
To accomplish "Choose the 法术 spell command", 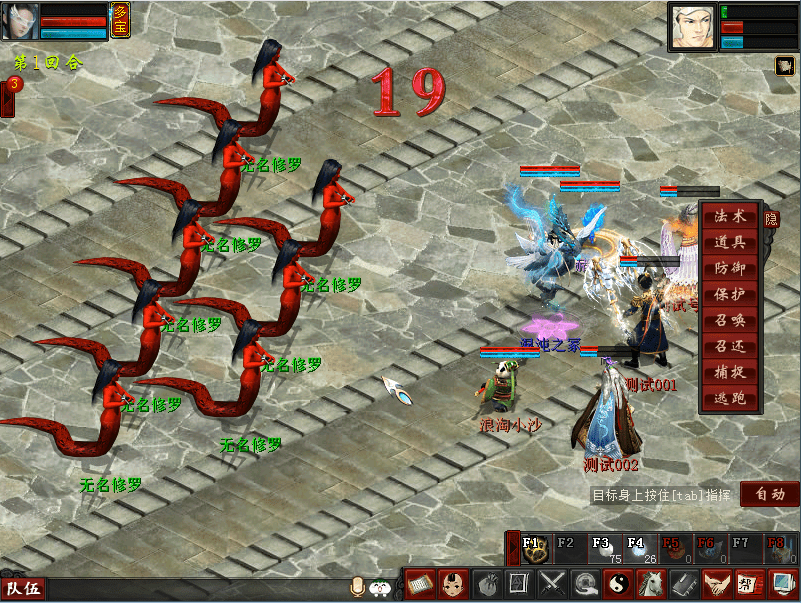I will click(730, 216).
